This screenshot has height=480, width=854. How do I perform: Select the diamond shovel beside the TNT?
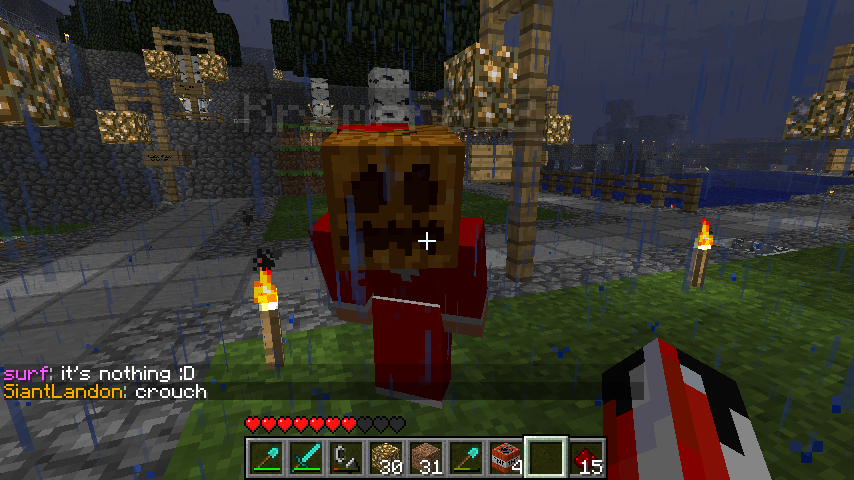click(465, 457)
